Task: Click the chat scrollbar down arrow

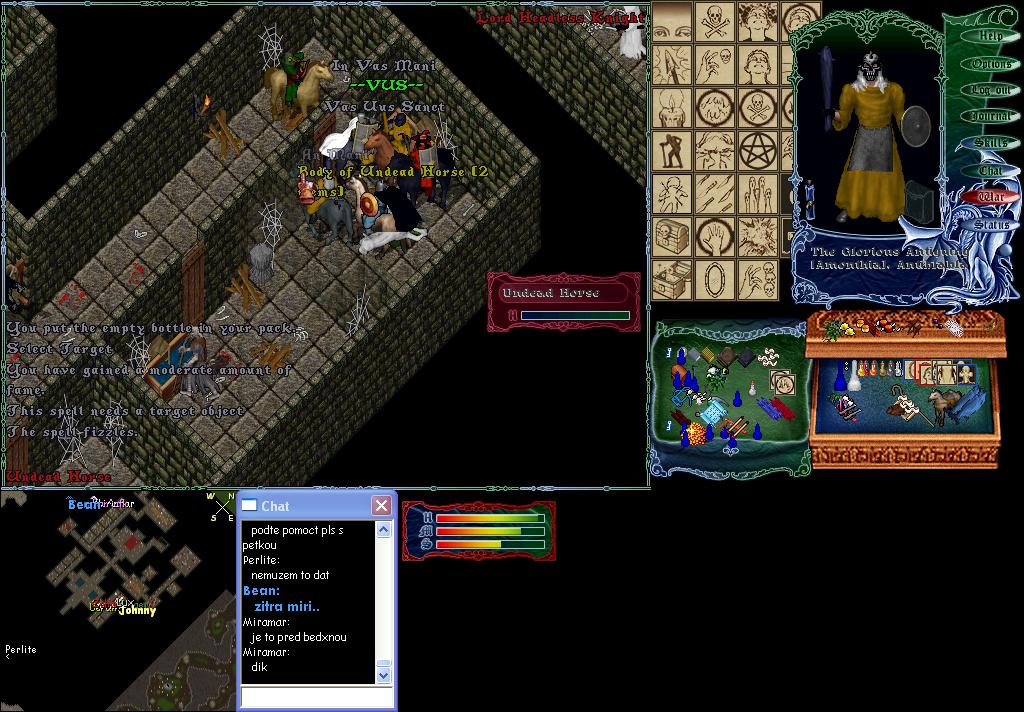Action: (x=383, y=675)
